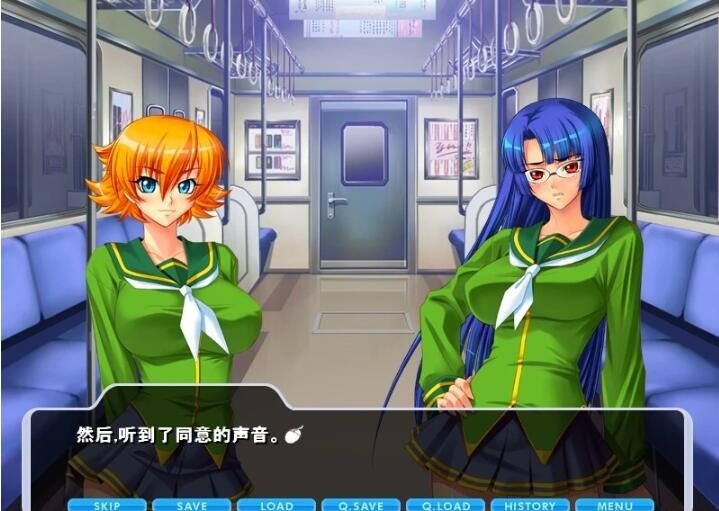Advance the dialogue text box
Viewport: 719px width, 511px height.
tap(360, 445)
